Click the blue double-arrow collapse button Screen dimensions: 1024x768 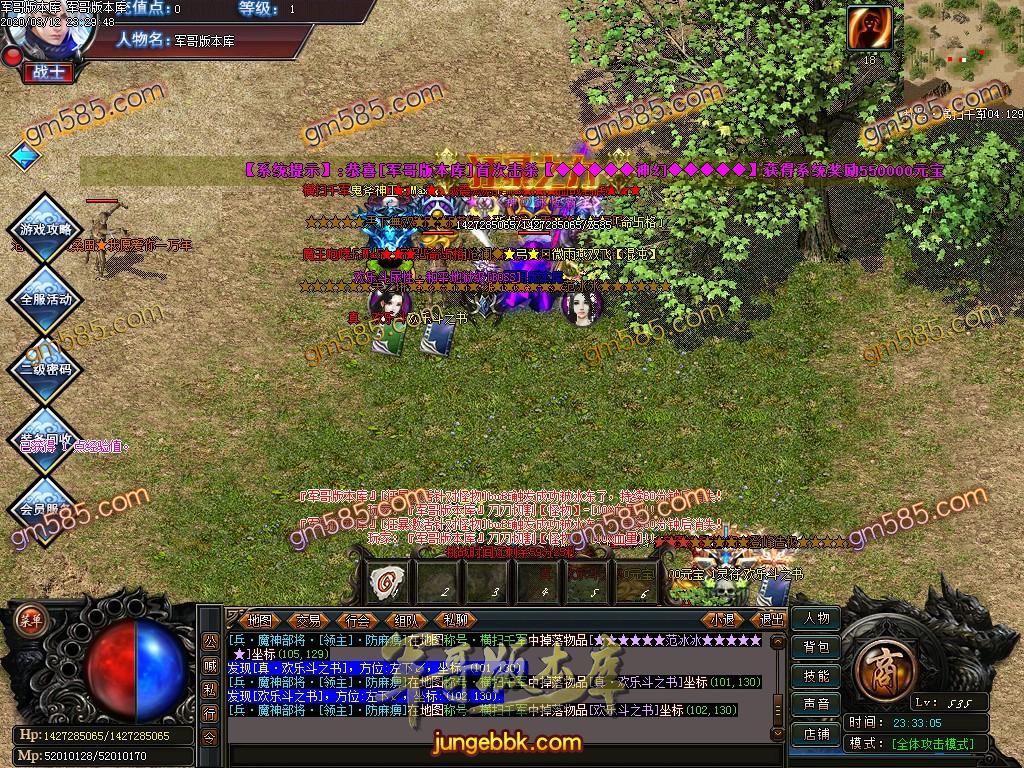24,157
